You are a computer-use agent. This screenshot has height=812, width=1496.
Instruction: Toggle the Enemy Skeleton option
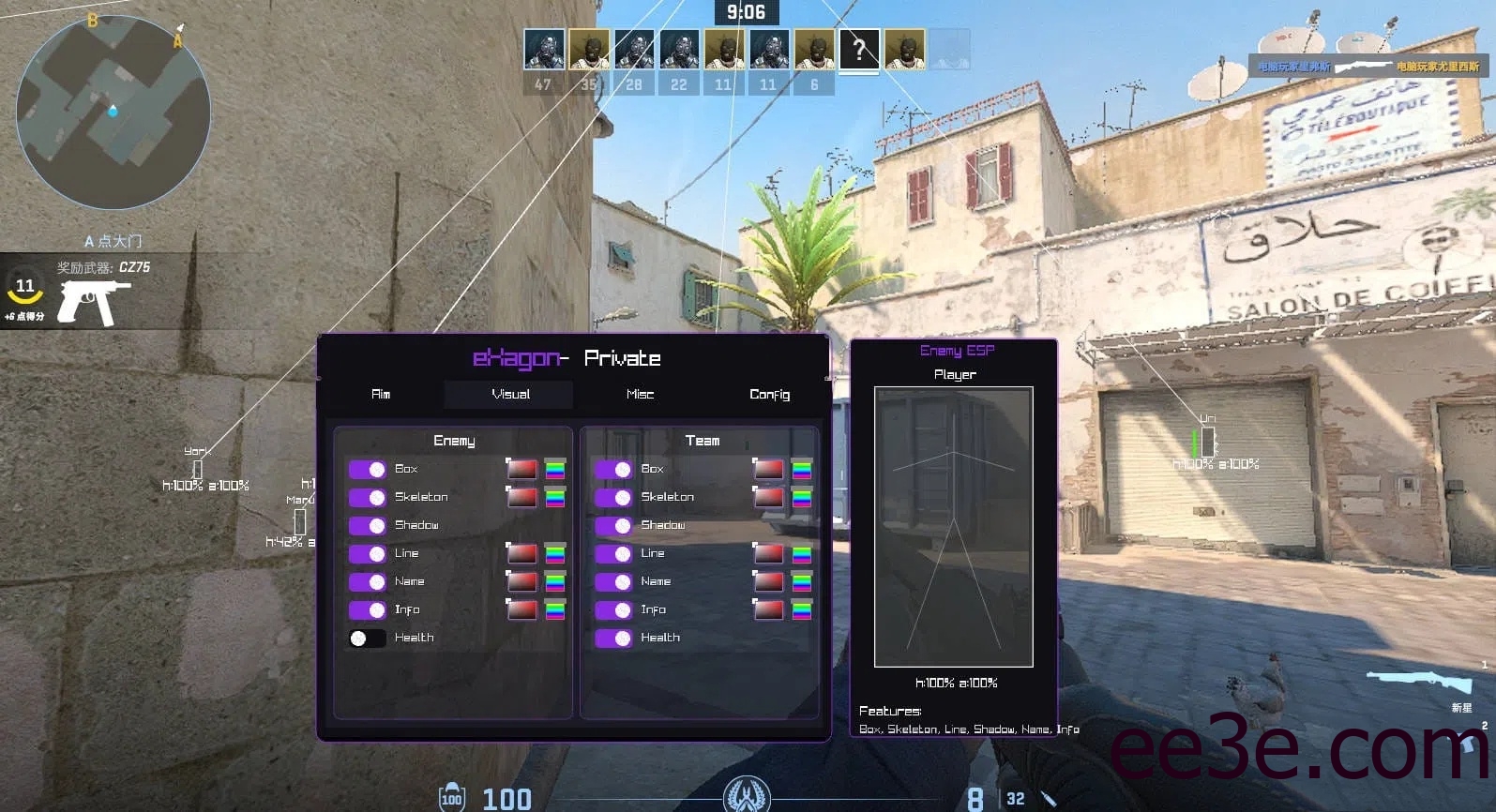[x=368, y=497]
